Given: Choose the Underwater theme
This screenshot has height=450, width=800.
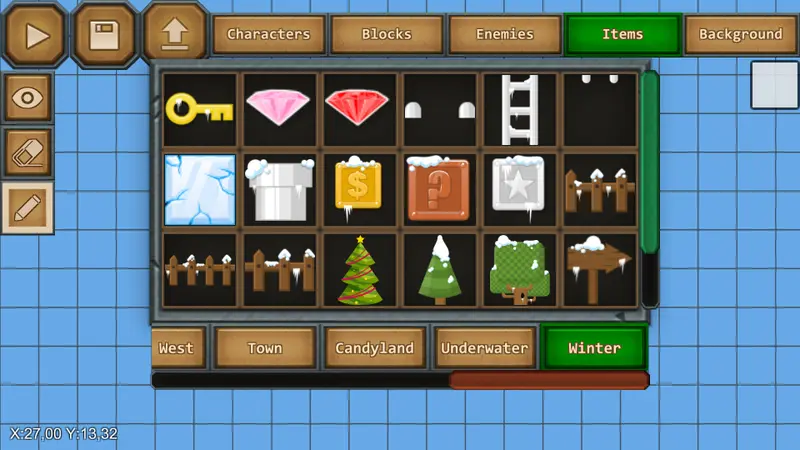Looking at the screenshot, I should click(485, 349).
